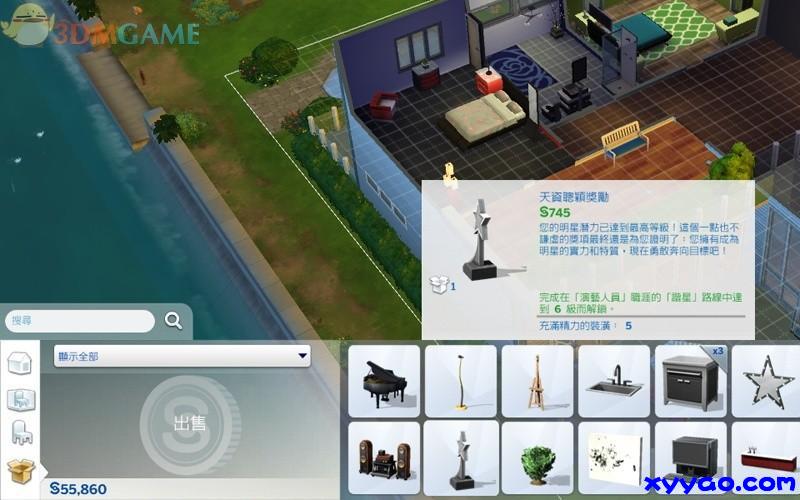Choose the microphone stand item
Screen dimensions: 800x500
pyautogui.click(x=460, y=382)
